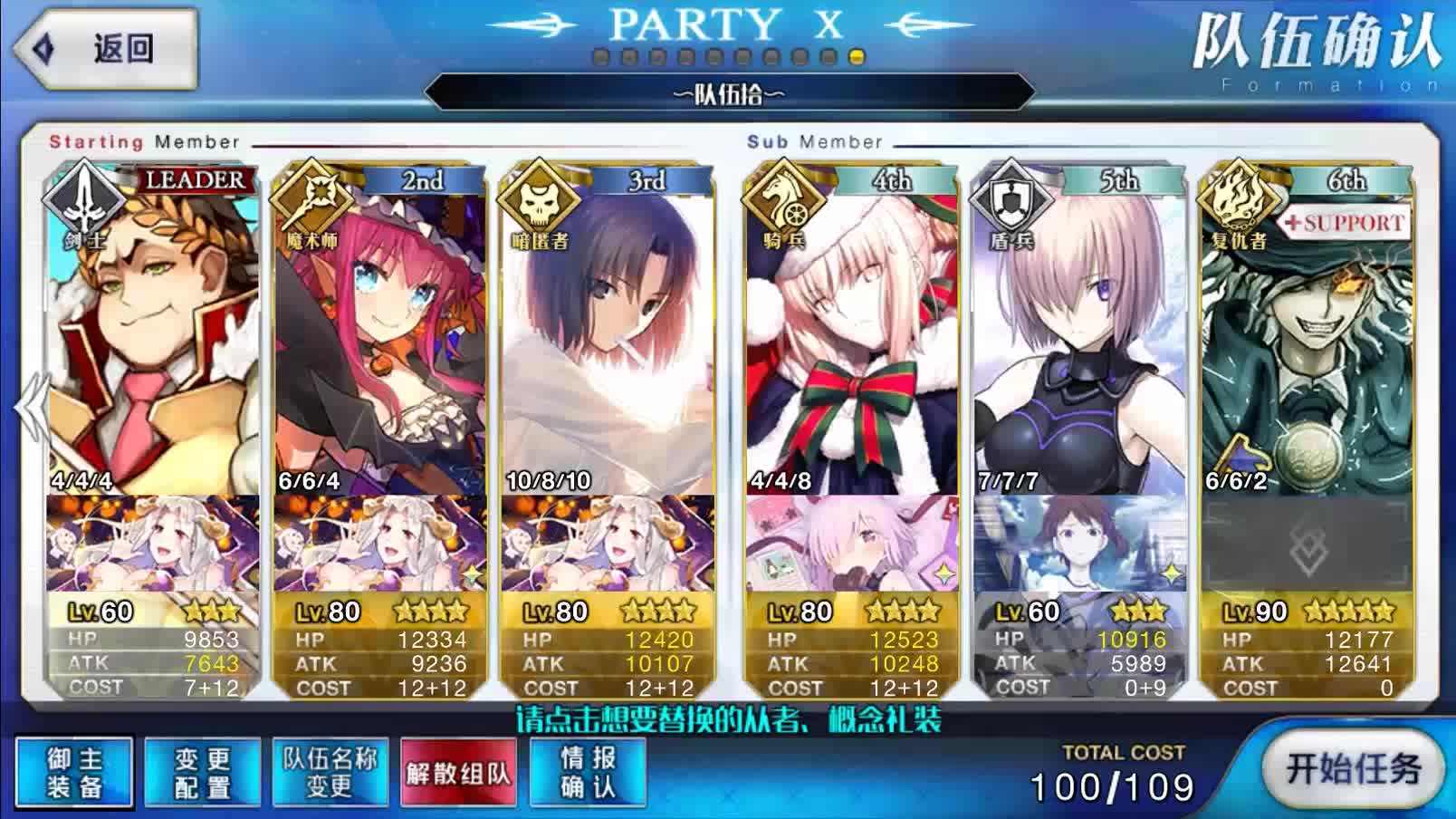Image resolution: width=1456 pixels, height=819 pixels.
Task: Select the 5th slot Shielder servant
Action: pos(1079,335)
